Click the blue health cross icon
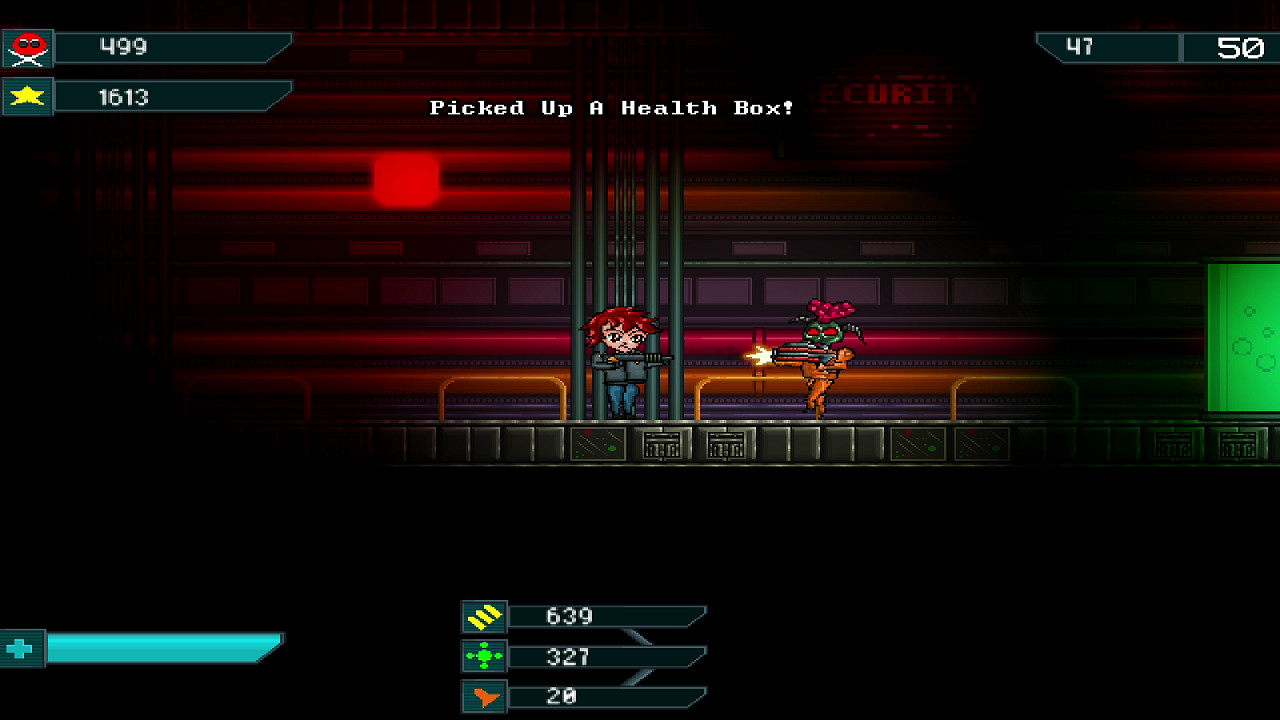1280x720 pixels. coord(21,649)
